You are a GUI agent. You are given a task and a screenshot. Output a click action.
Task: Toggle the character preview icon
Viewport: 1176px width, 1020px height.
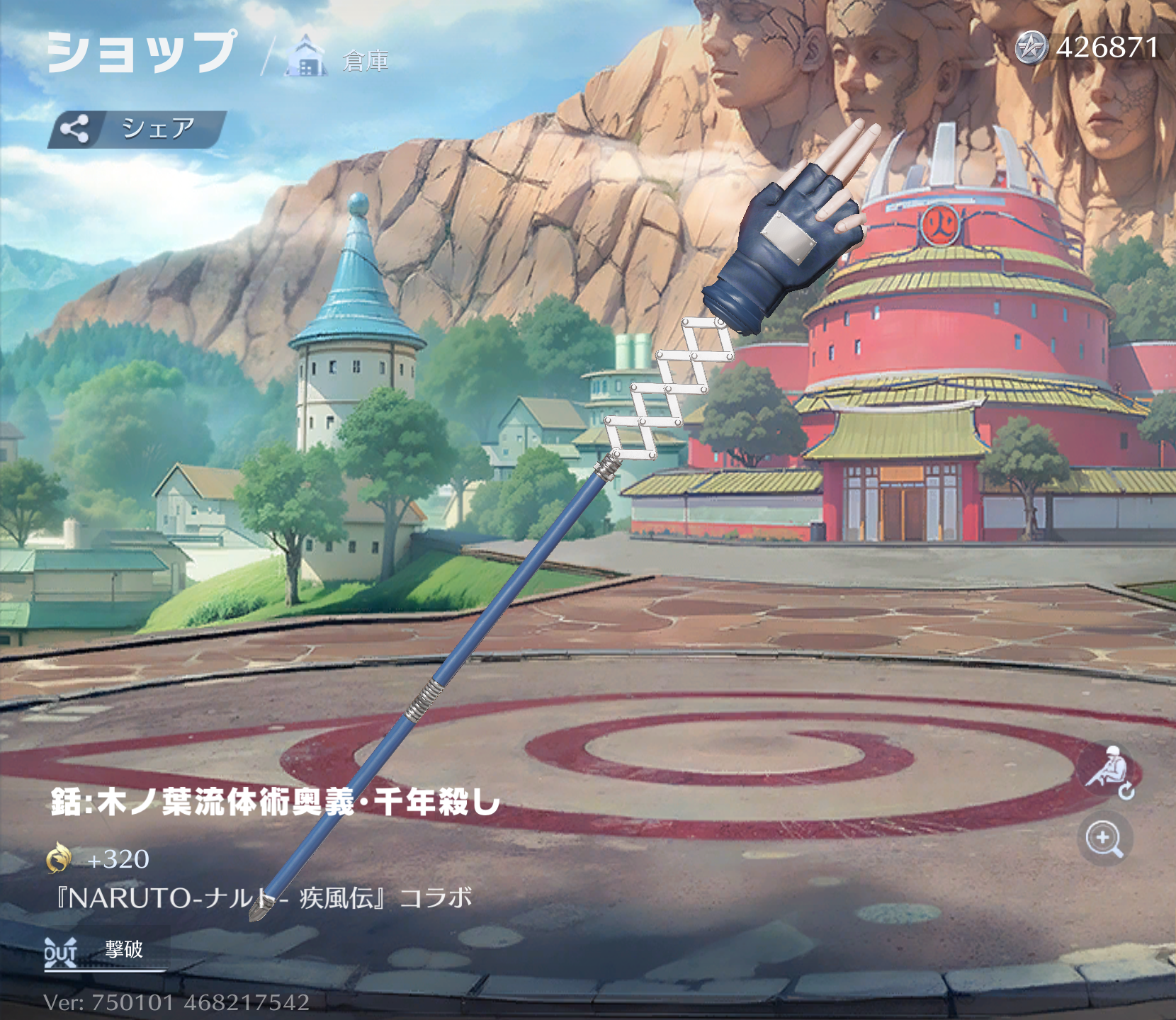1109,771
